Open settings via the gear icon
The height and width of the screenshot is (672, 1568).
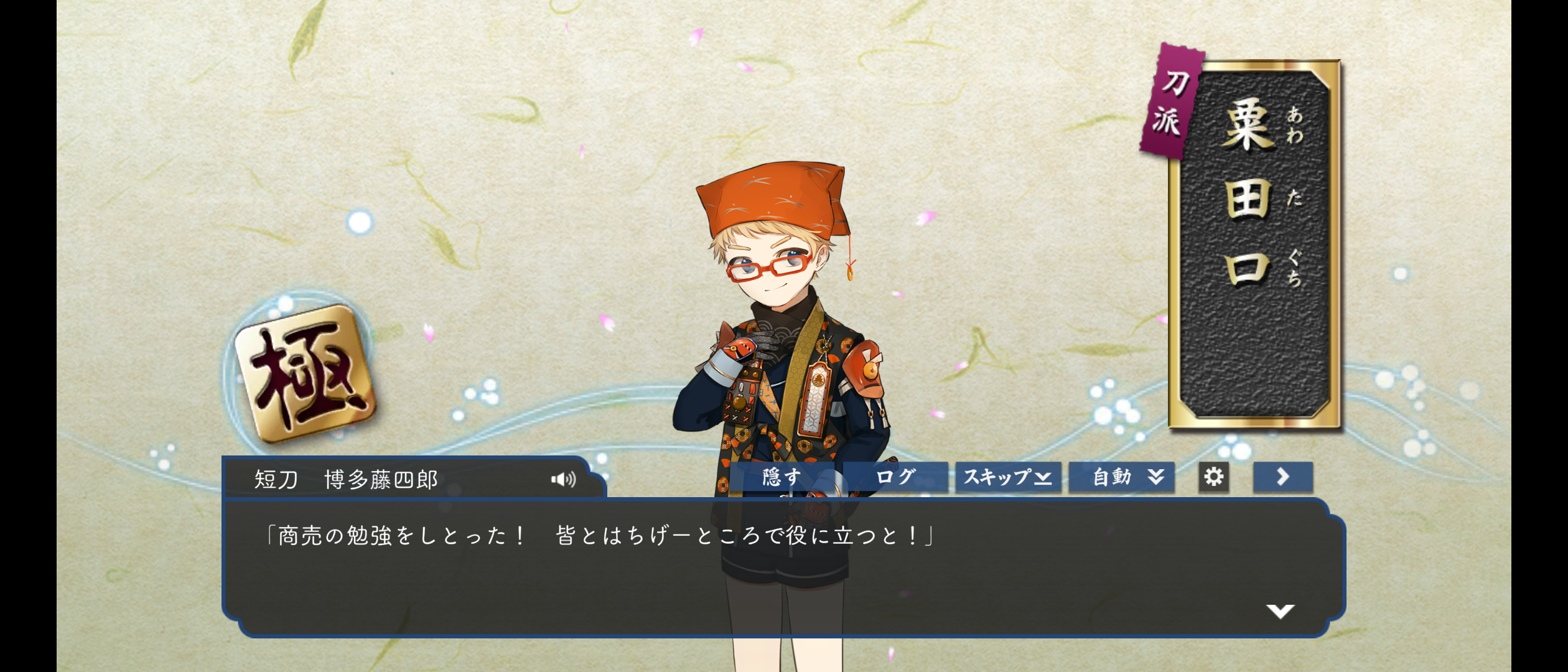pyautogui.click(x=1213, y=477)
